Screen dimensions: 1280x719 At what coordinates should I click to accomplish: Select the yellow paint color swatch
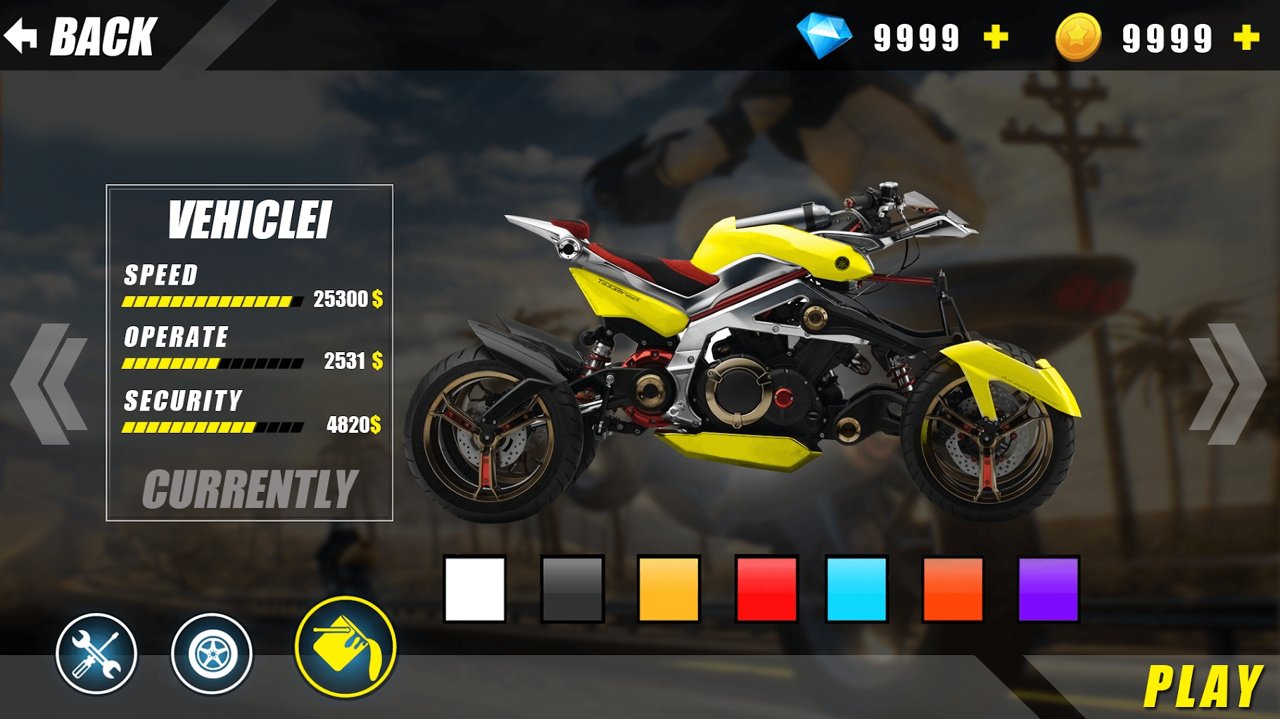[x=669, y=589]
